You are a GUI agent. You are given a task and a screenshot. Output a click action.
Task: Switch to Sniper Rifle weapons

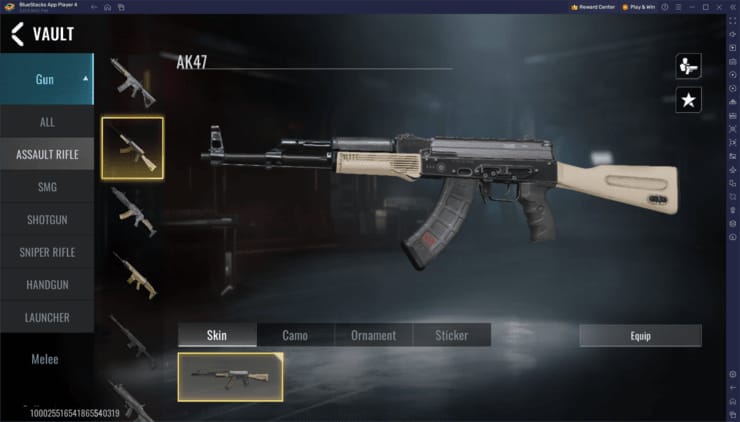(x=47, y=252)
